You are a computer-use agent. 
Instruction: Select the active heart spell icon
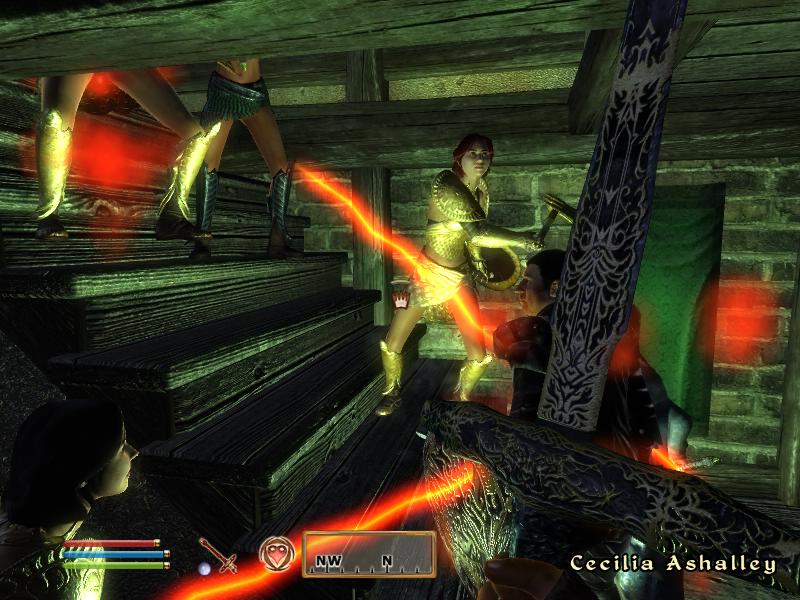tap(275, 555)
